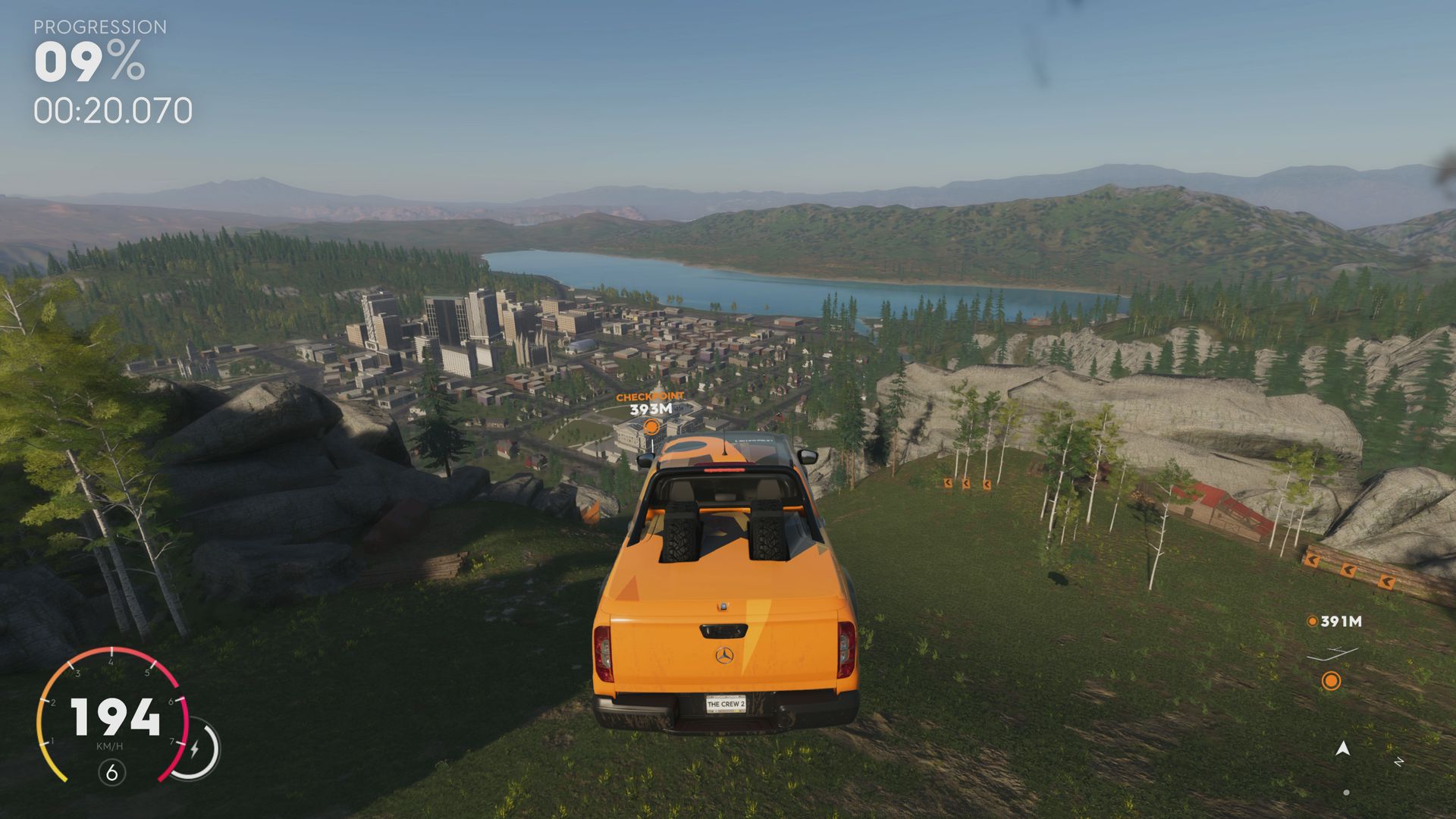Click the 391M waypoint dot on the right

[x=1313, y=620]
